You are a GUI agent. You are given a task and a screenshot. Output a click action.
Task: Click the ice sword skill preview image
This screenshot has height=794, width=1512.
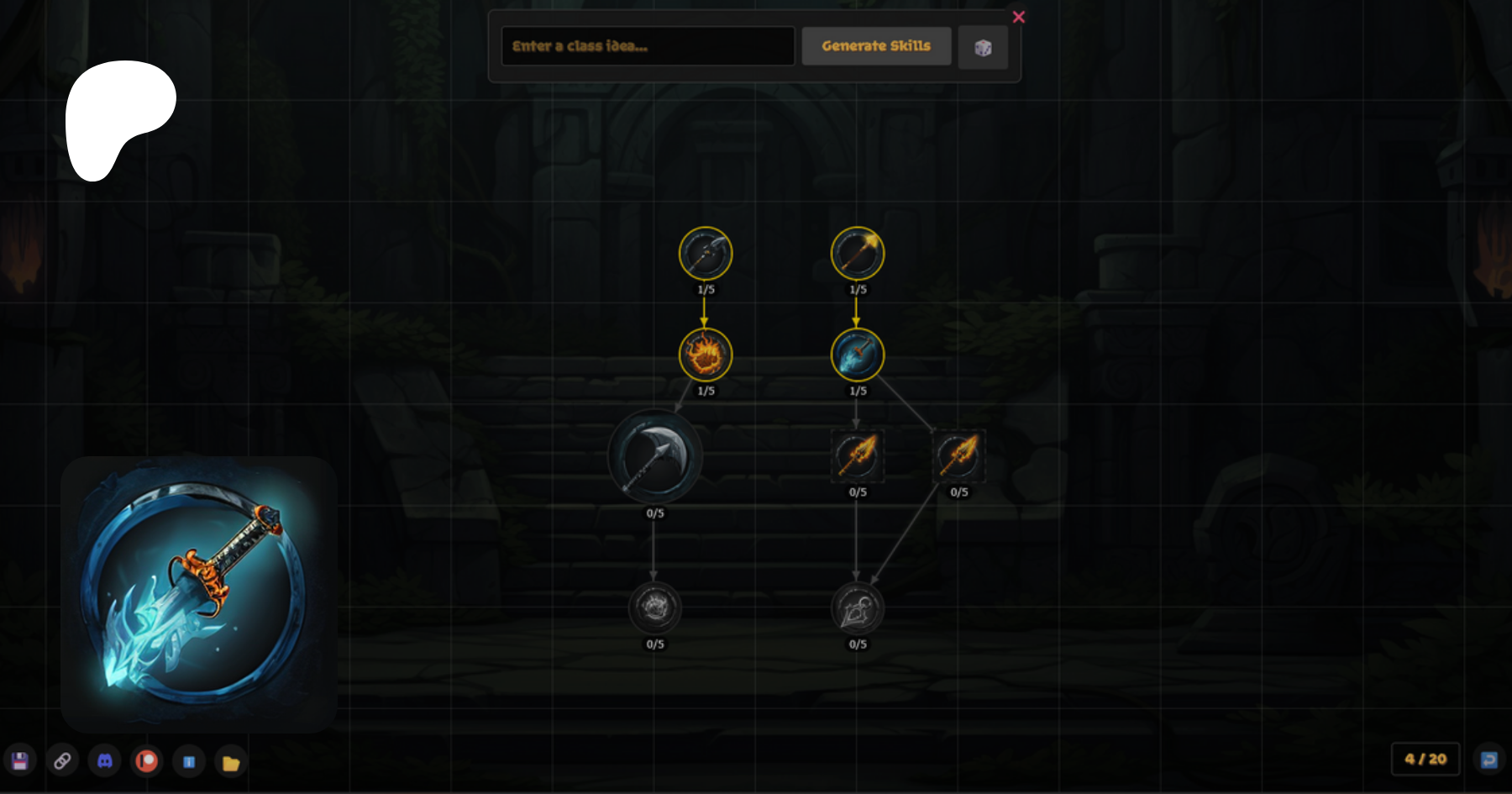coord(199,593)
